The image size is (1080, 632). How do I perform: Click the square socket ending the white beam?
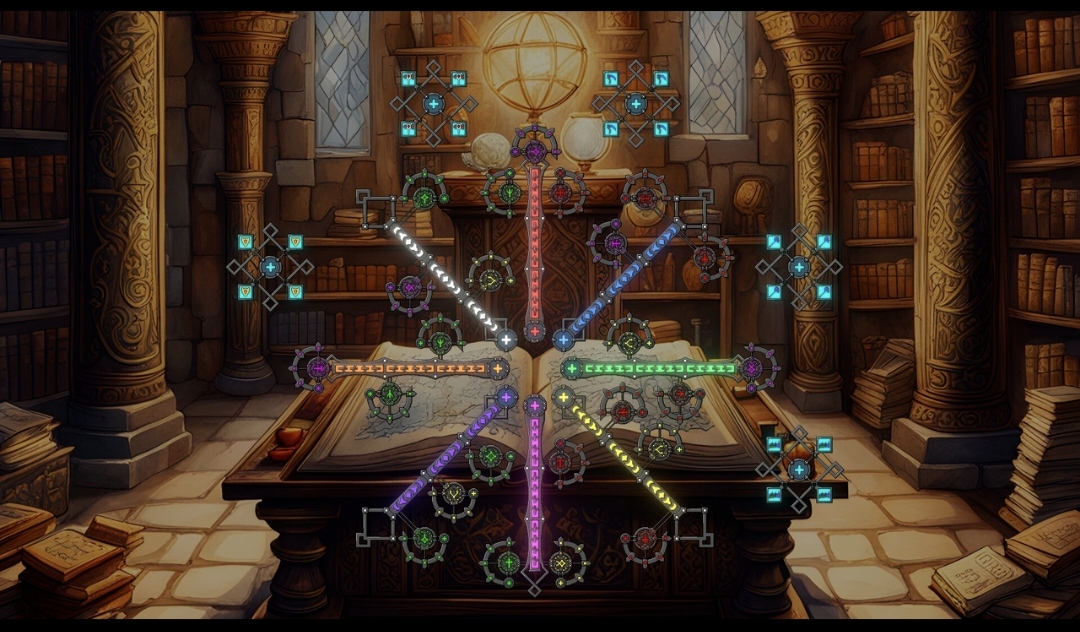pyautogui.click(x=377, y=211)
